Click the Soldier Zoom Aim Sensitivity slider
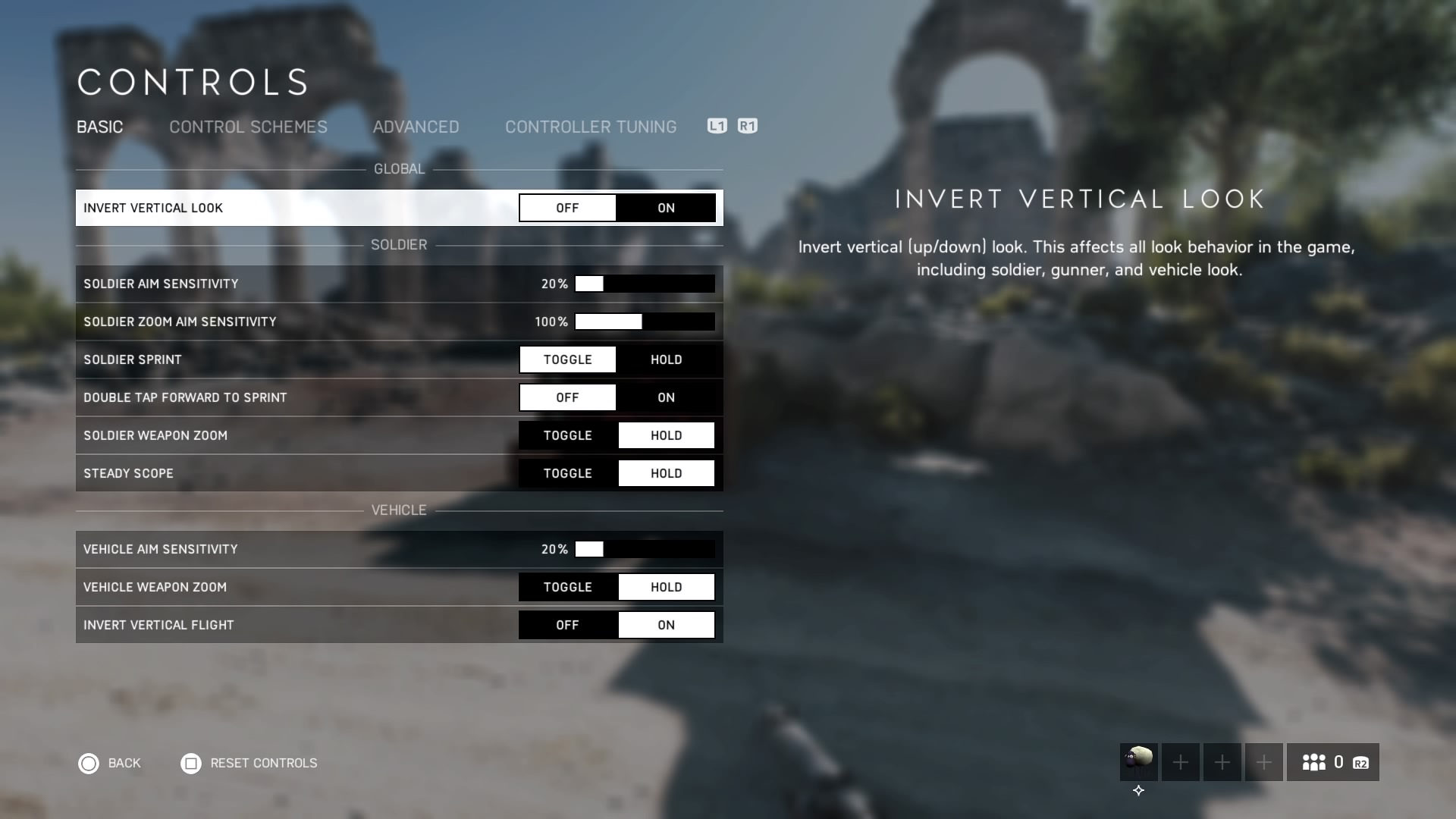This screenshot has width=1456, height=819. pyautogui.click(x=645, y=322)
